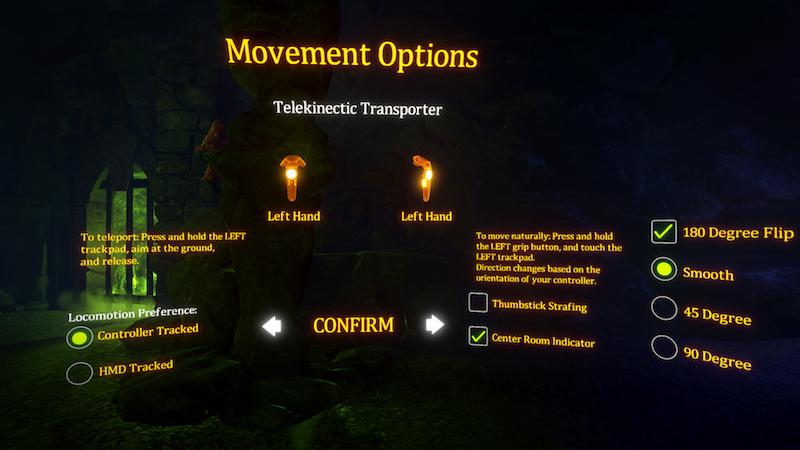Image resolution: width=800 pixels, height=450 pixels.
Task: Choose HMD Tracked locomotion
Action: 79,373
